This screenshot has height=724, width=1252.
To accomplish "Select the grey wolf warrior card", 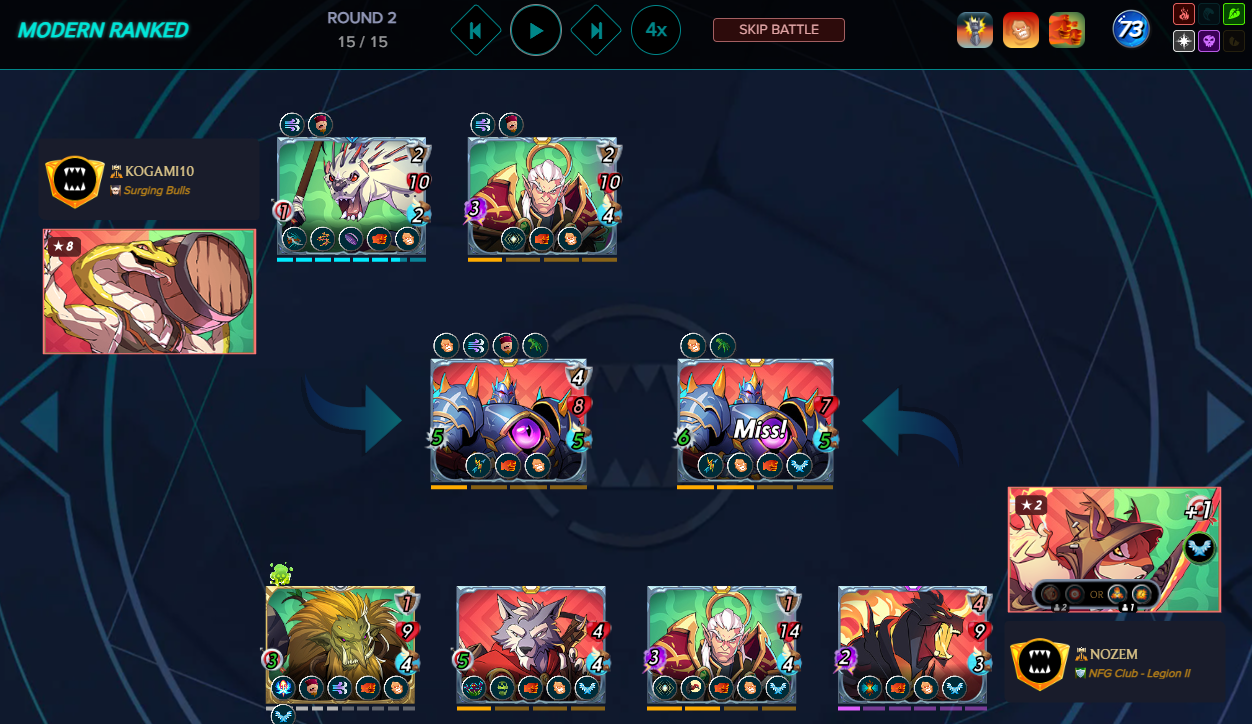I will tap(531, 645).
